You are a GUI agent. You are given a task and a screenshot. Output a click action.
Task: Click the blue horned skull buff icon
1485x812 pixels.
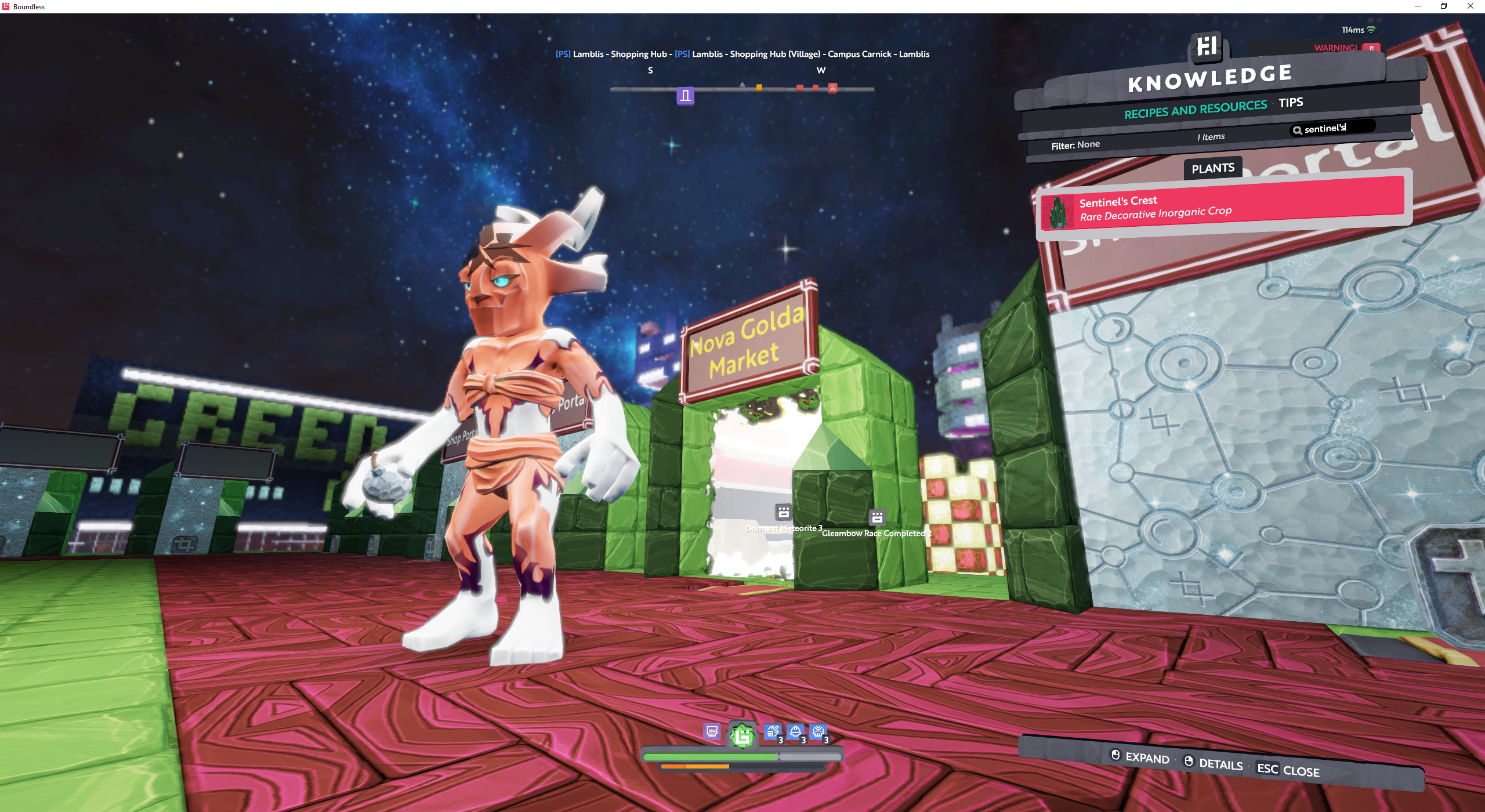point(818,732)
